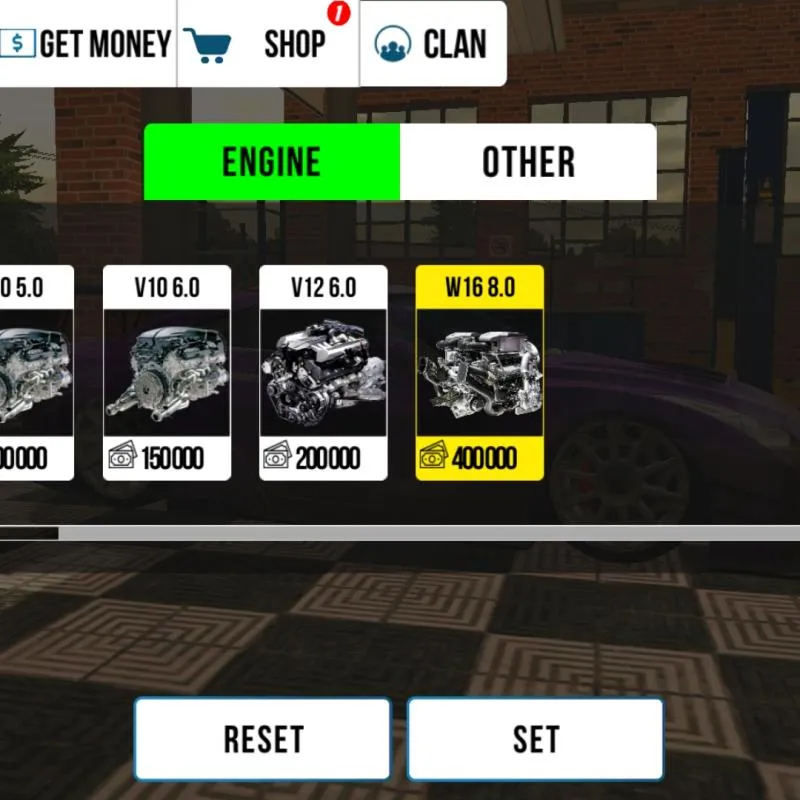Select the partially visible 5.0 engine card

[x=36, y=372]
